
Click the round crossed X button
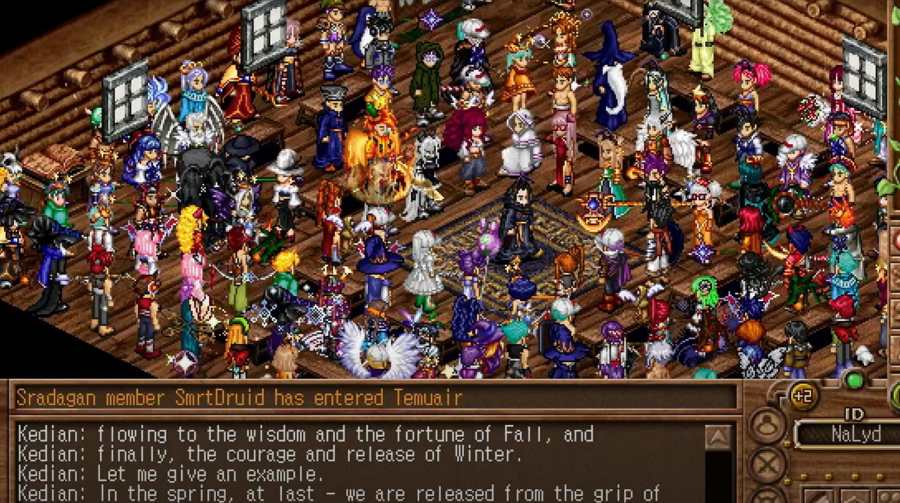[x=768, y=465]
